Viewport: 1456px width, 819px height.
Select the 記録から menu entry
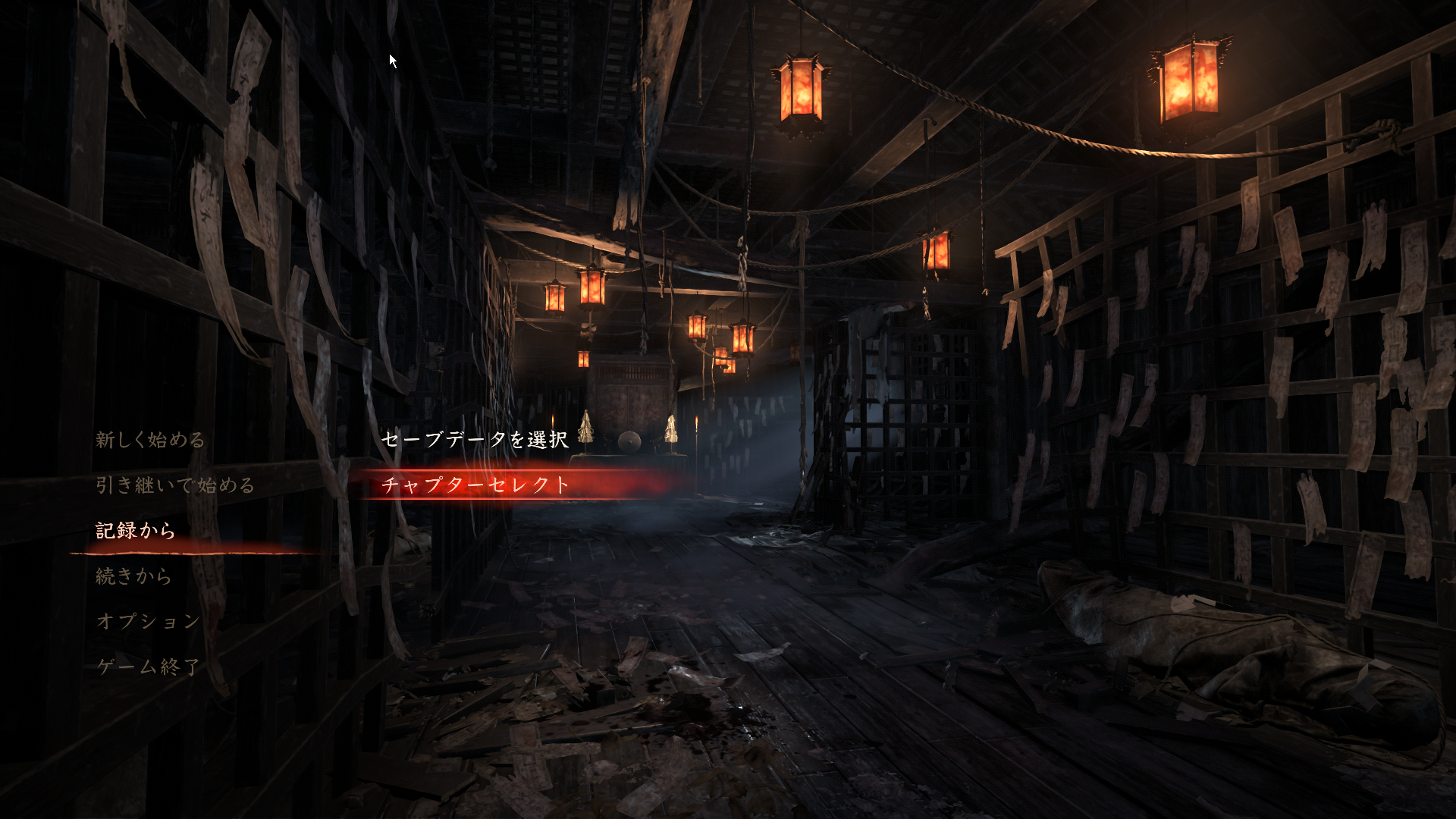pos(136,531)
